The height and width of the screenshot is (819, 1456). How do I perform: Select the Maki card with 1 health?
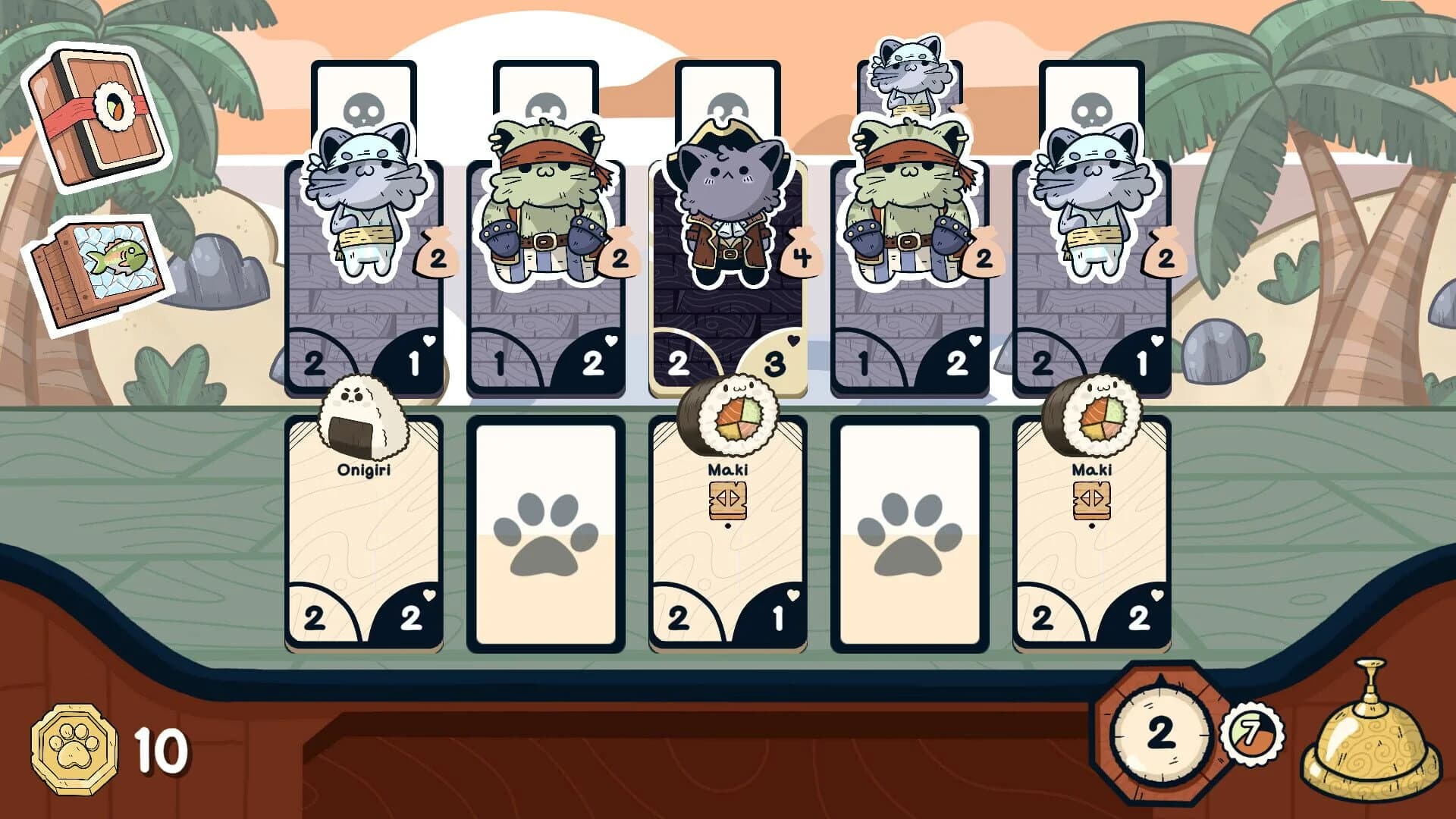click(727, 531)
